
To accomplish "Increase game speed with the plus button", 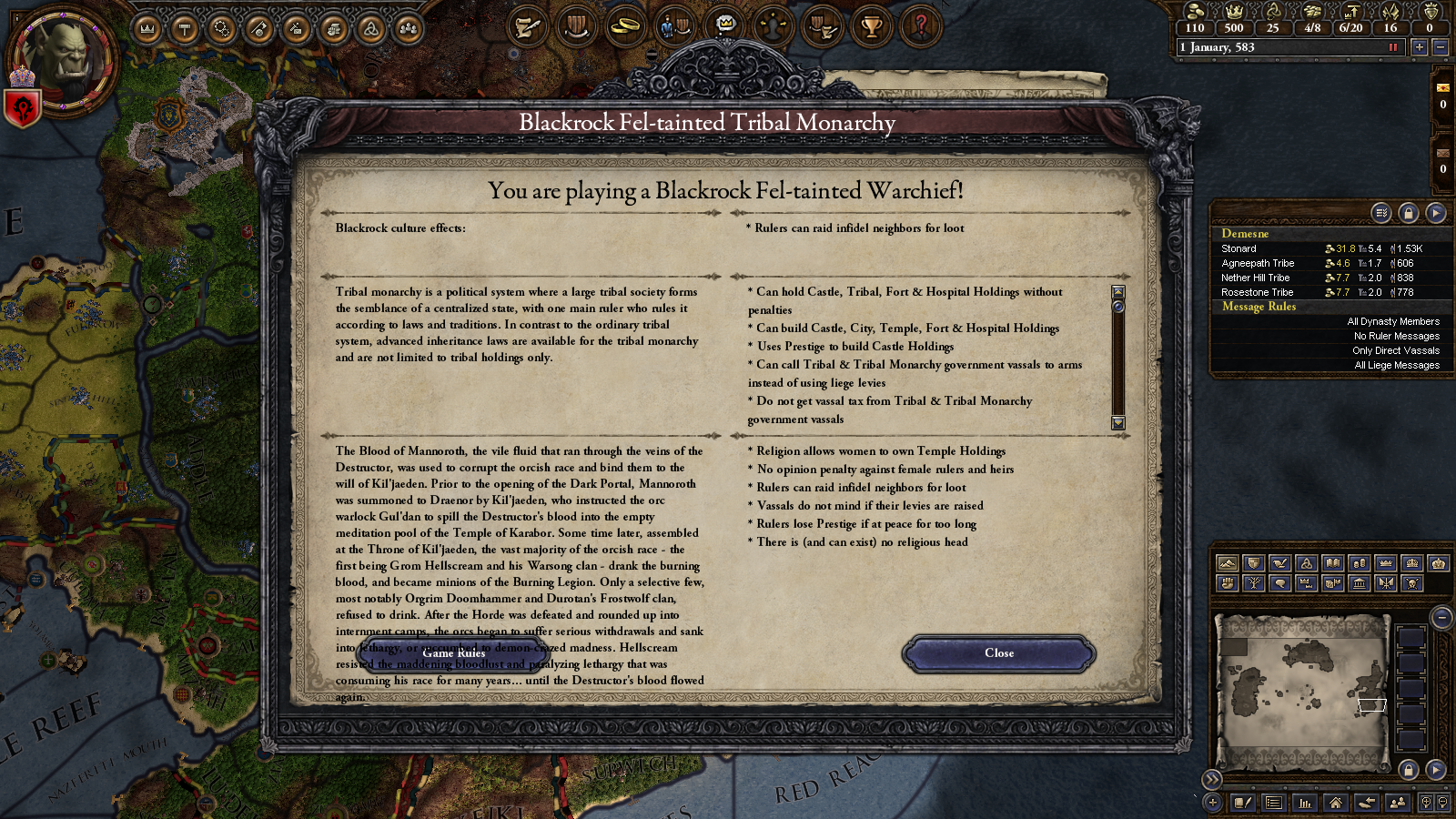I will pos(1419,47).
